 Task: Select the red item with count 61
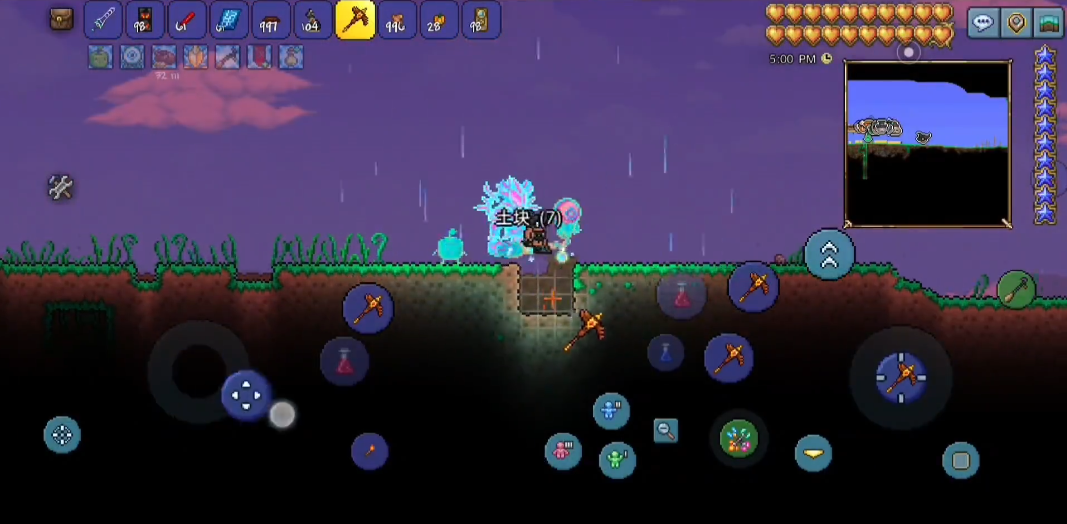click(x=187, y=20)
